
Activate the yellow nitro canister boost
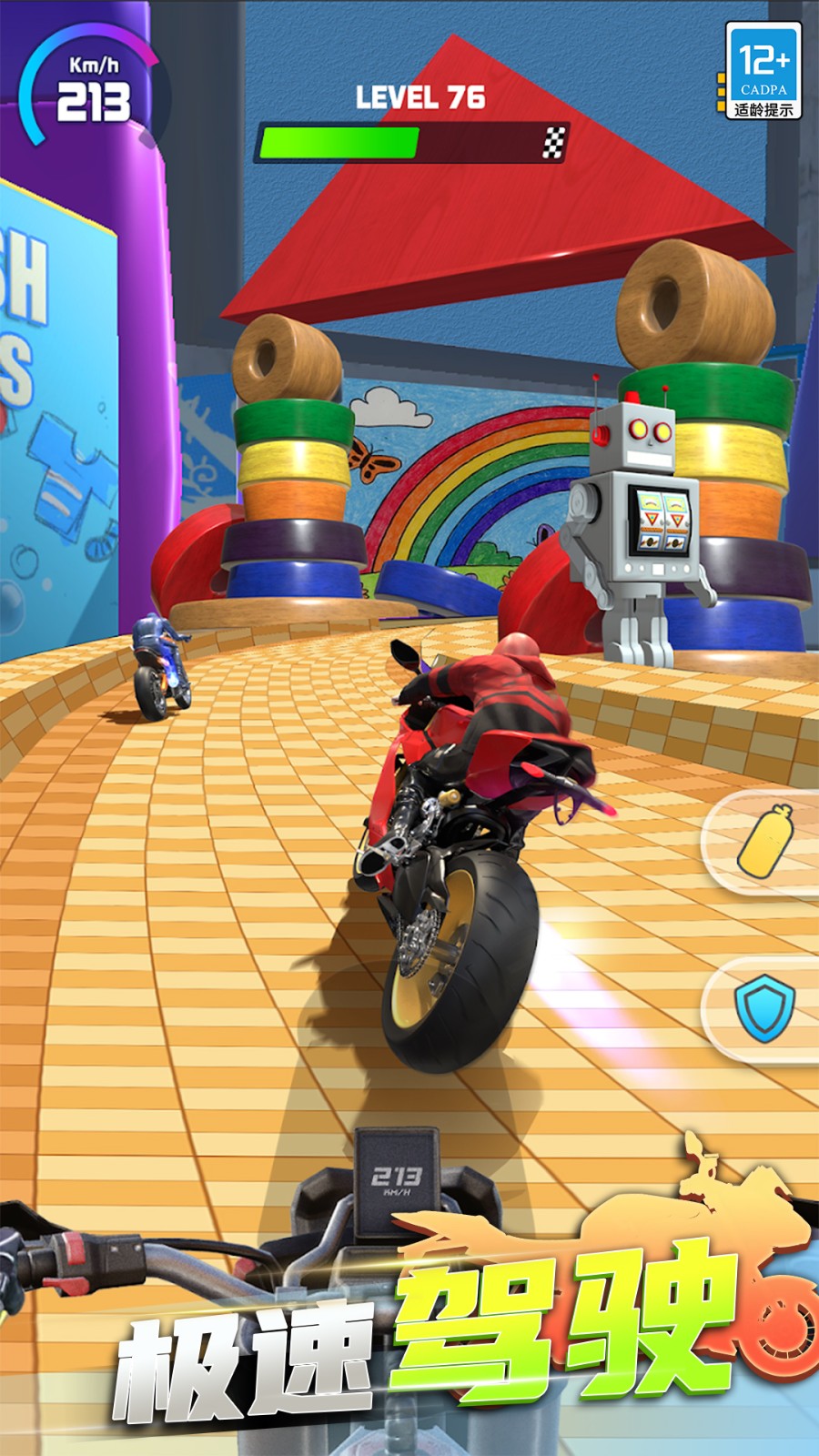click(x=764, y=841)
